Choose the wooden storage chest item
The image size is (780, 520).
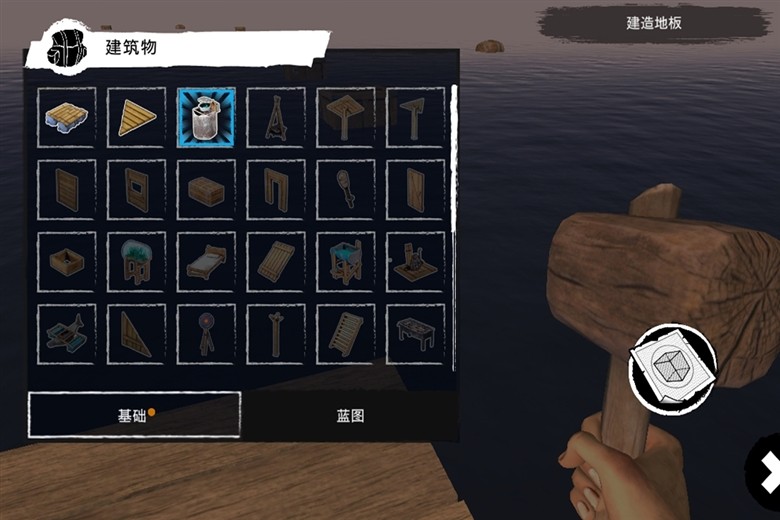[x=206, y=189]
